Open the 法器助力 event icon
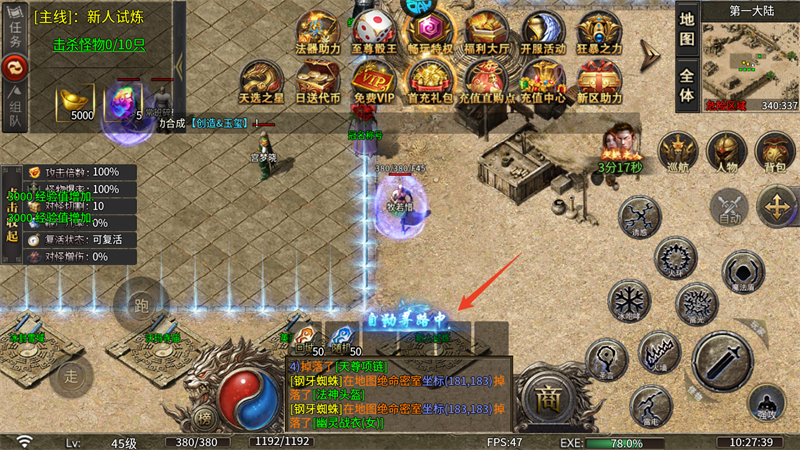Screen dimensions: 800x450 (x=318, y=33)
